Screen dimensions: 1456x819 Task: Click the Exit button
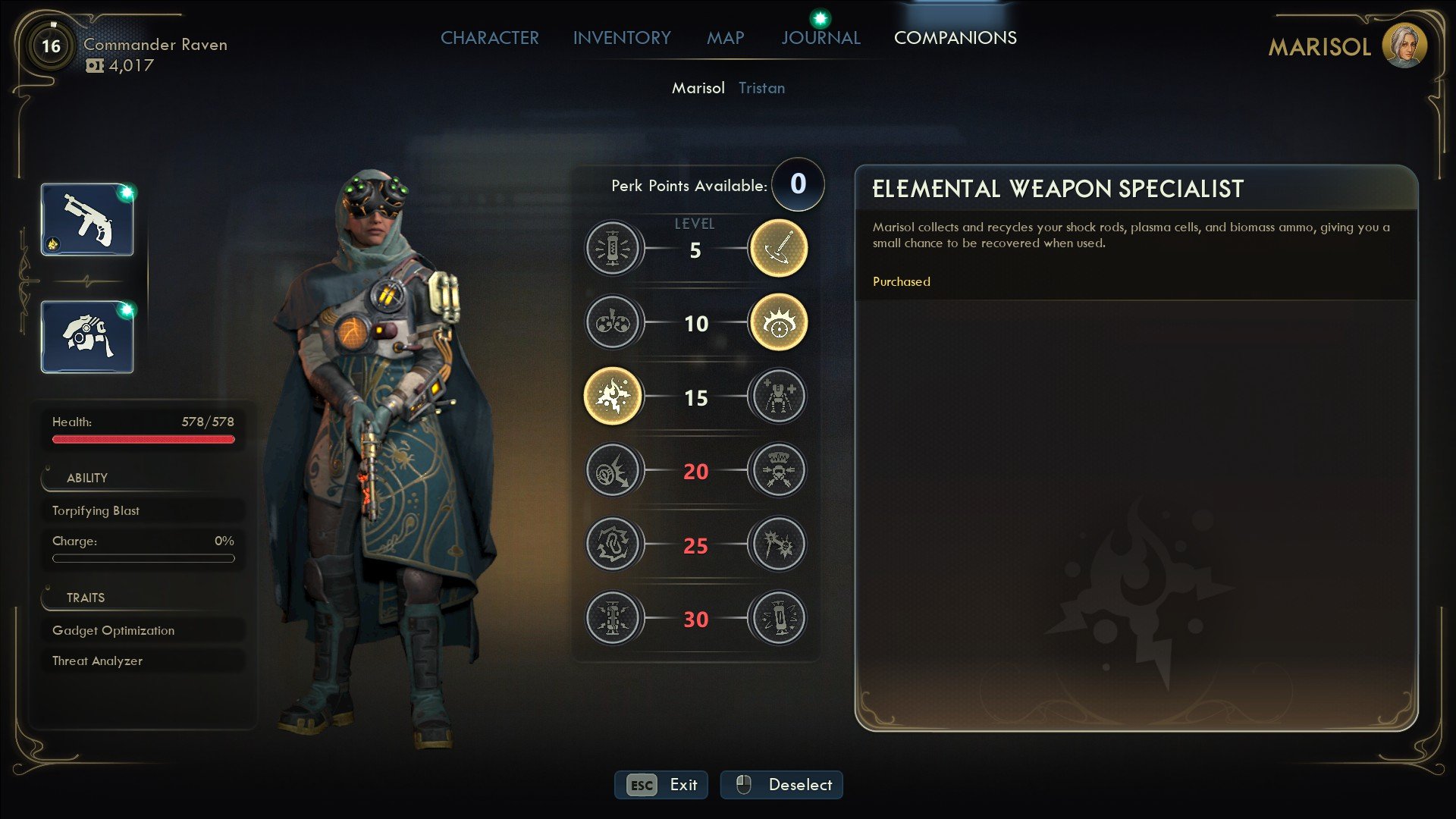pyautogui.click(x=661, y=785)
